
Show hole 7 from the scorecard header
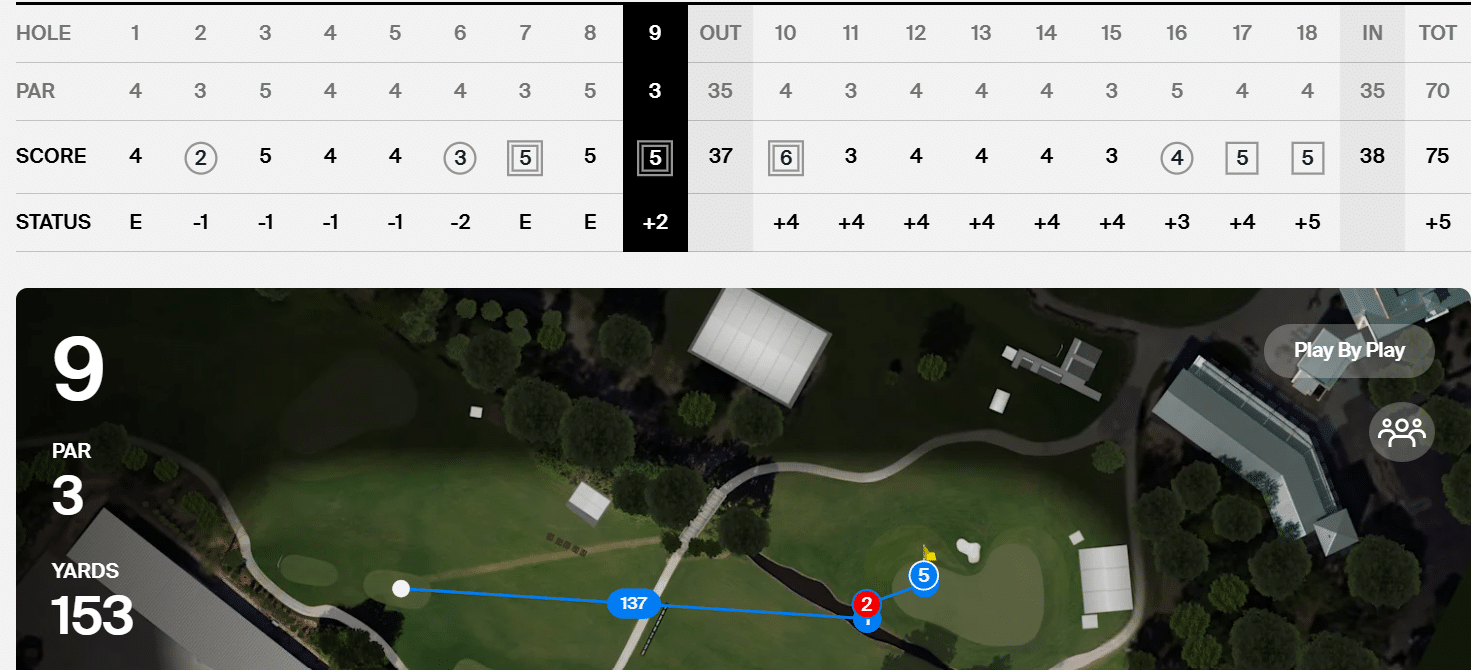(x=525, y=33)
